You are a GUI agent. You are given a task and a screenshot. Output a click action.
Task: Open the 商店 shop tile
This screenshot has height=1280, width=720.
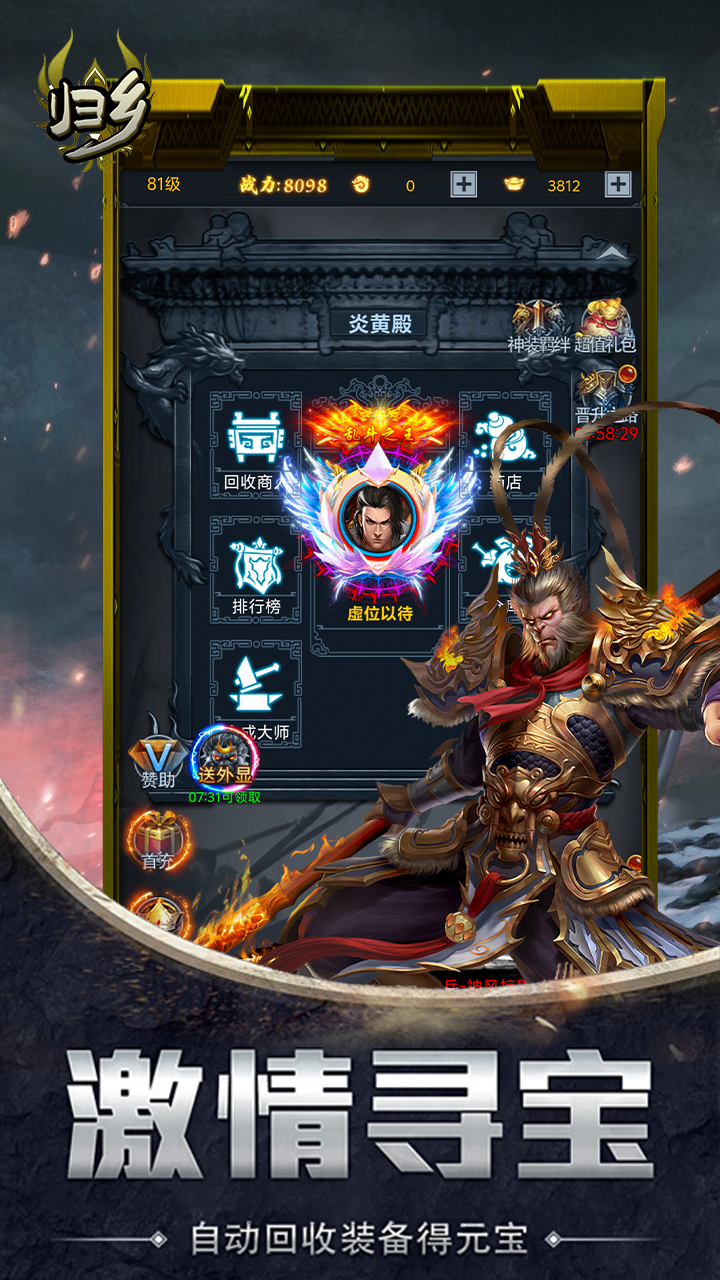tap(504, 446)
